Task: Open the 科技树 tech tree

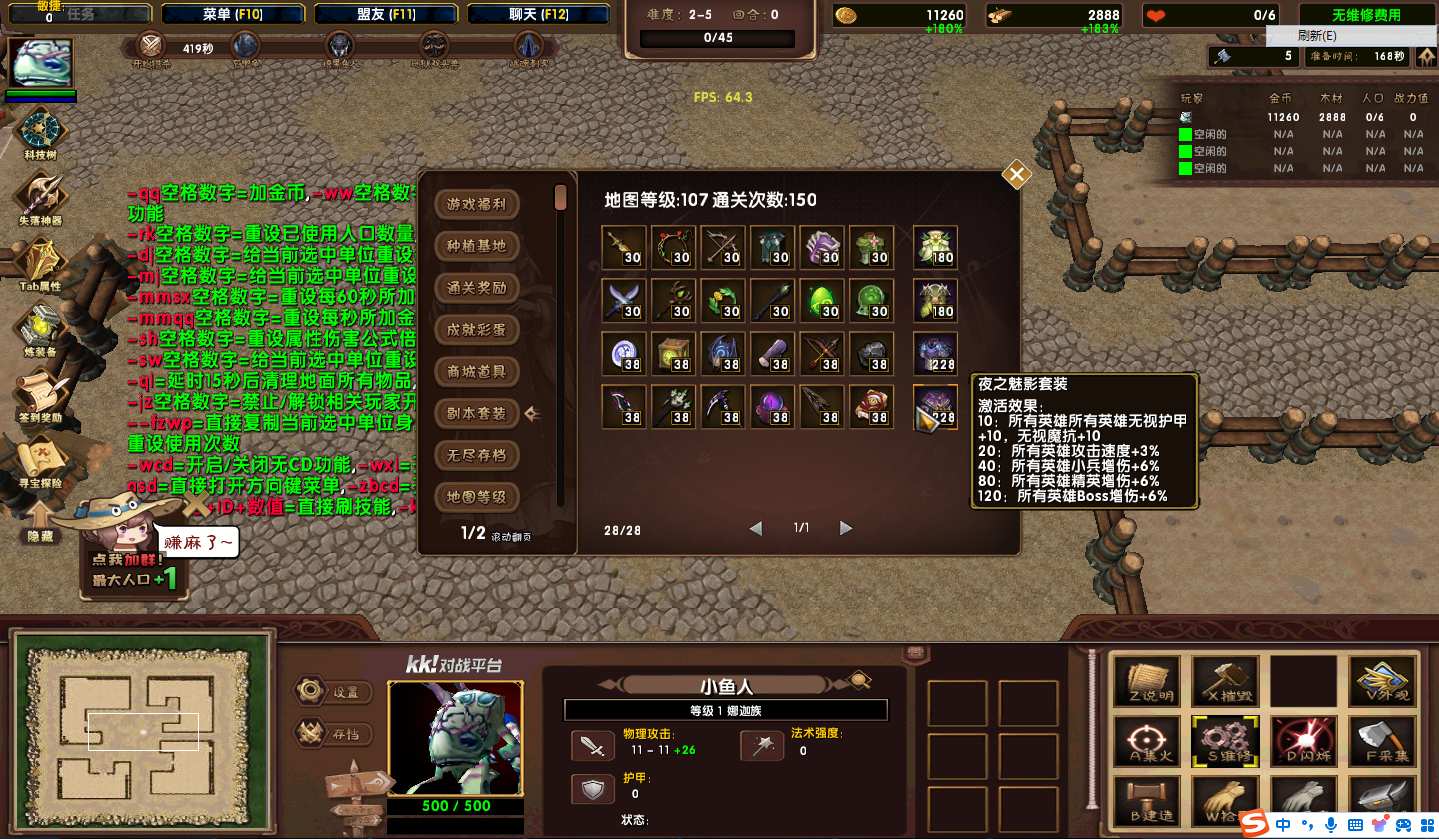Action: 42,133
